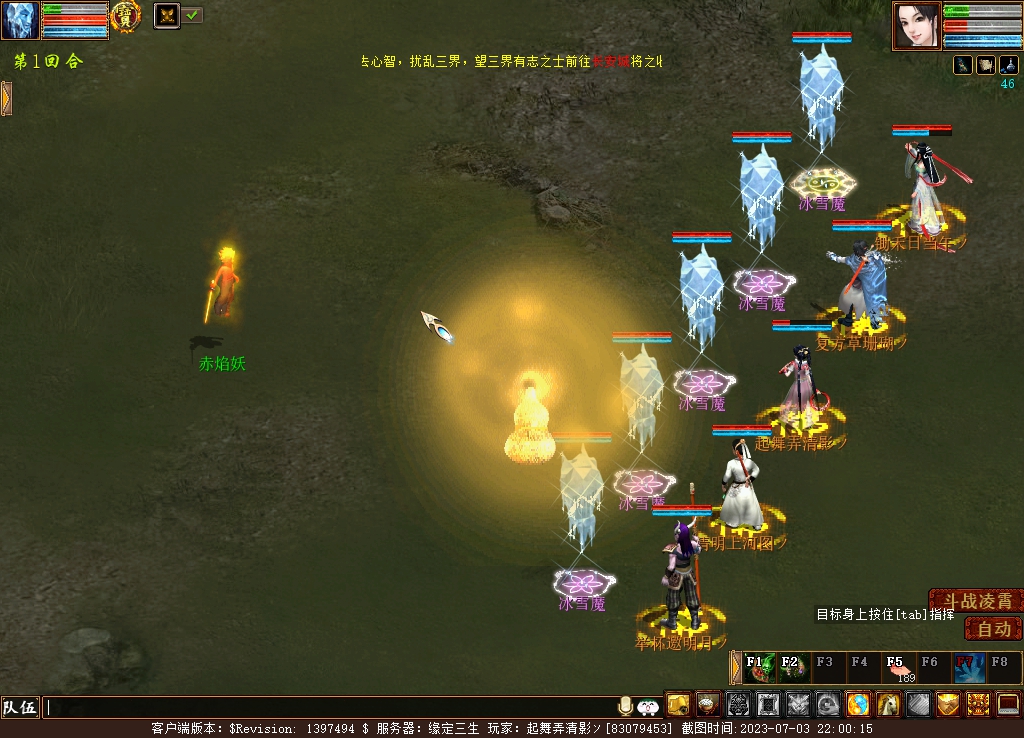Open the white horse mount icon

(x=888, y=705)
